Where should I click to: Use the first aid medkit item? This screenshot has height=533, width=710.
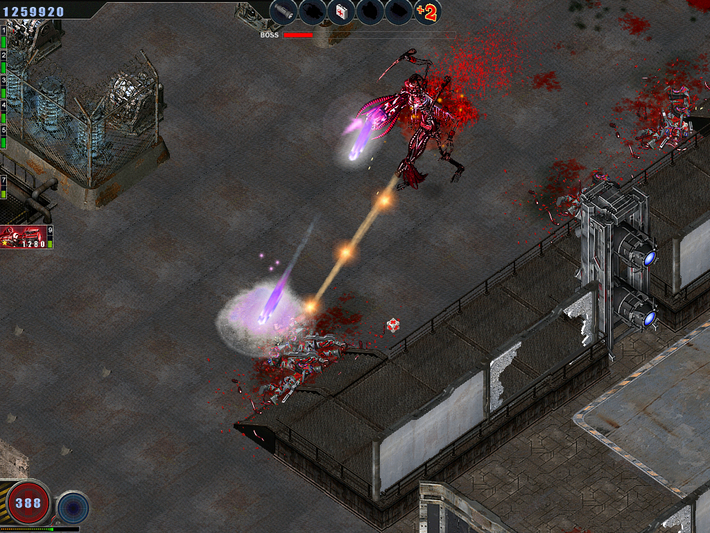pos(342,12)
